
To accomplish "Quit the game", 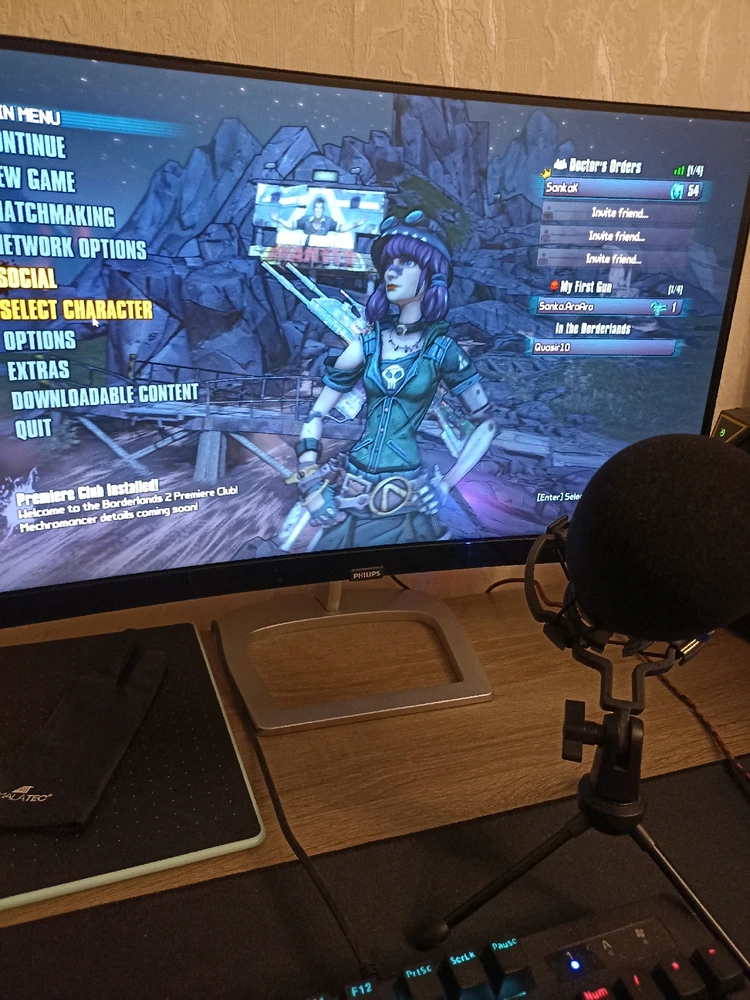I will pyautogui.click(x=33, y=429).
